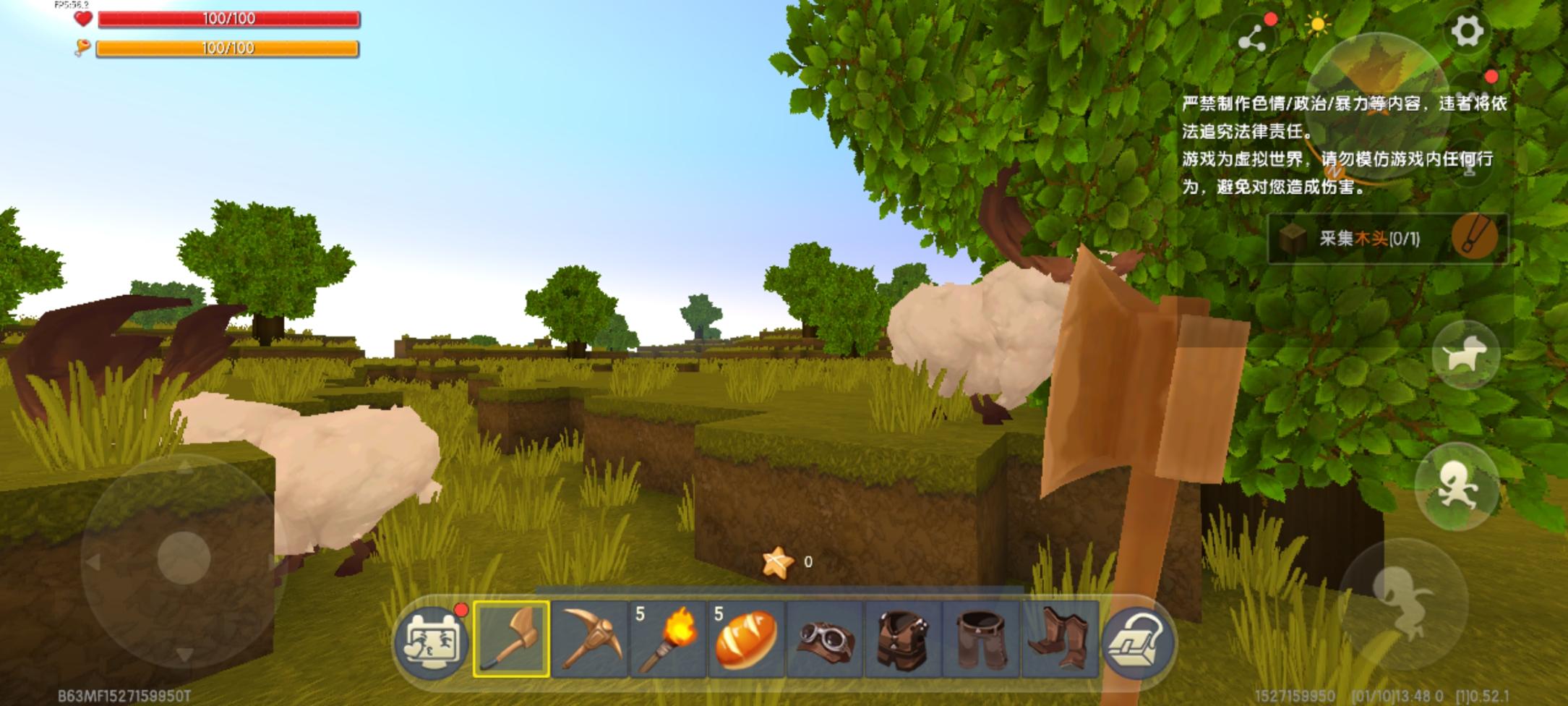The height and width of the screenshot is (706, 1568).
Task: Click the star points icon
Action: pos(777,561)
